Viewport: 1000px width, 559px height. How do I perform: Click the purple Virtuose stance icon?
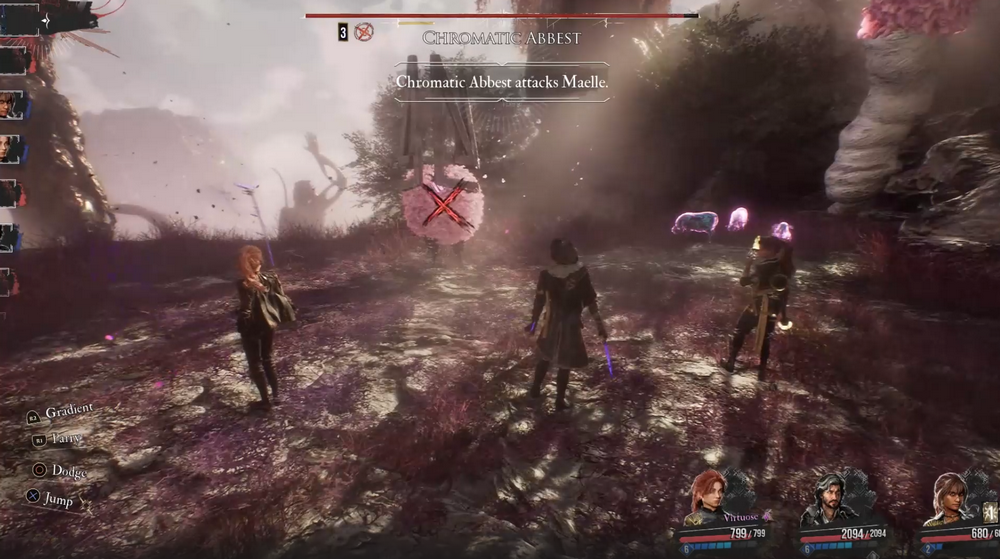click(x=767, y=515)
